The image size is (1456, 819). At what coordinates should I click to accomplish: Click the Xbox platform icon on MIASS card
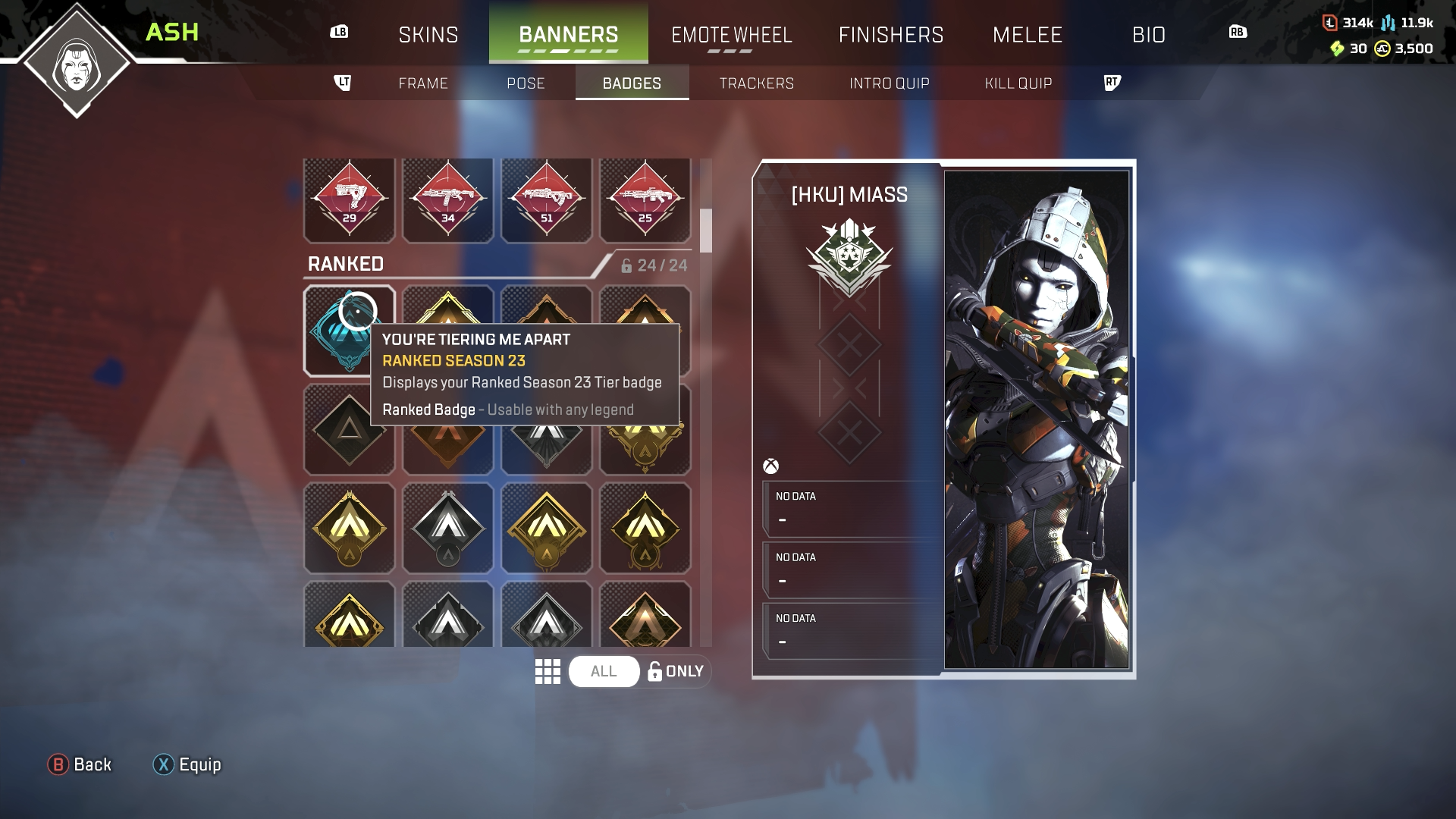coord(771,466)
